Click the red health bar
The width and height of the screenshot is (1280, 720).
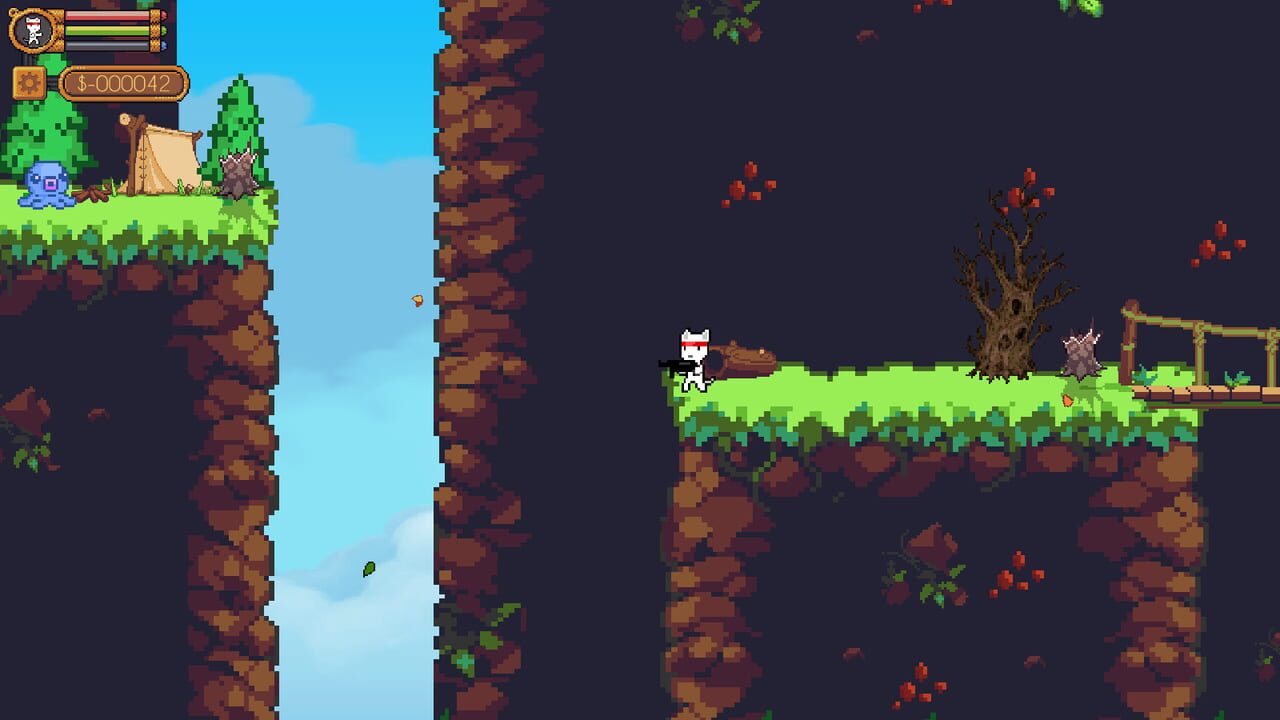point(105,16)
